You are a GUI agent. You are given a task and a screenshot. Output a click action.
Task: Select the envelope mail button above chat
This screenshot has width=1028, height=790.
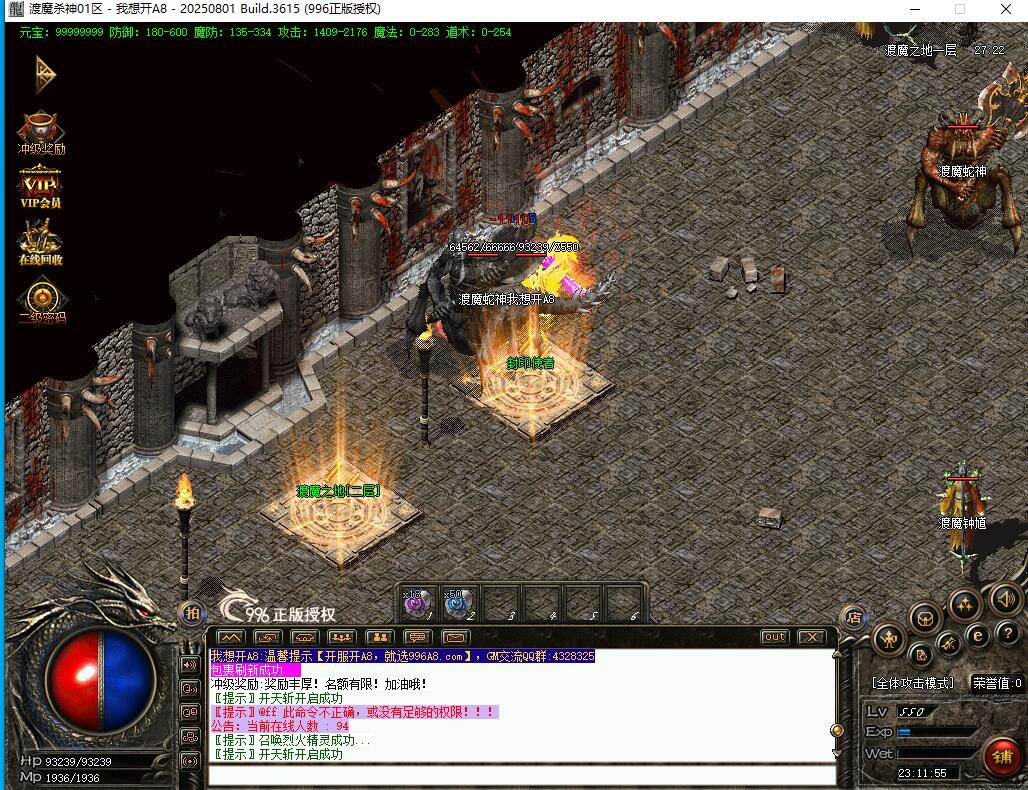point(455,637)
